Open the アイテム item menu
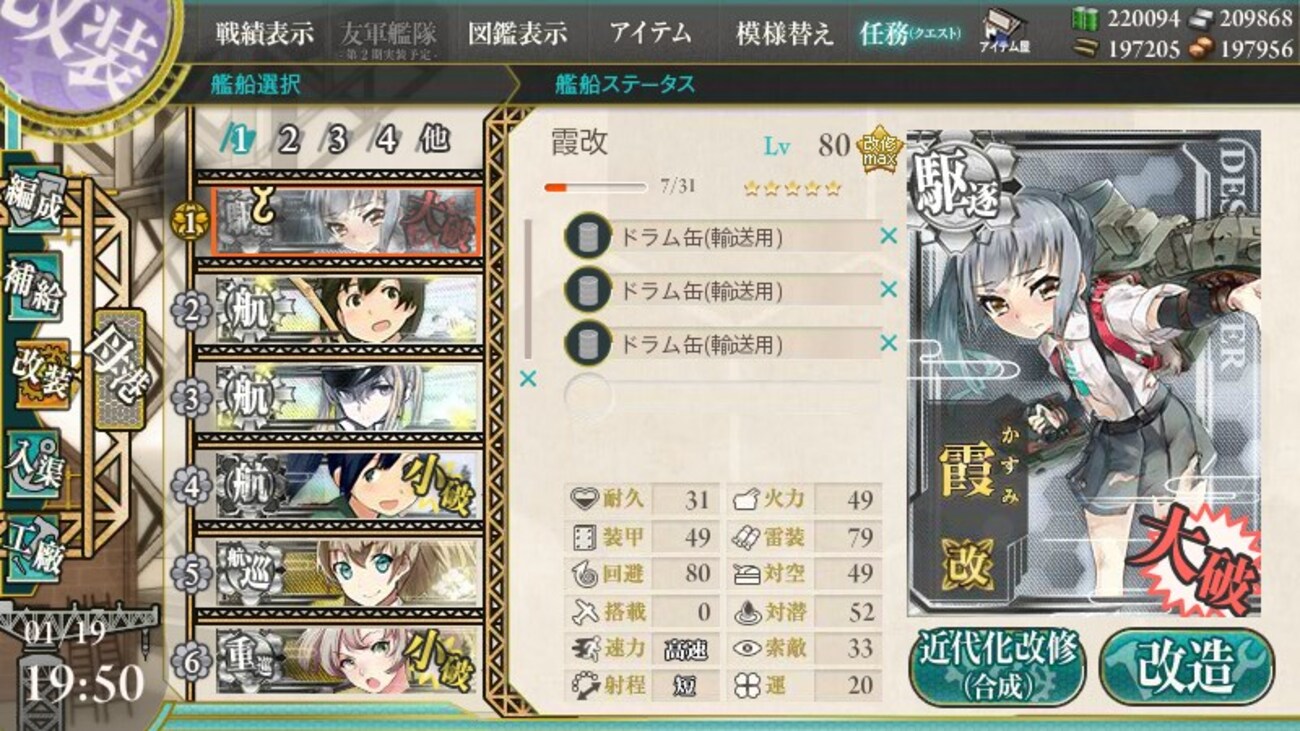The image size is (1300, 731). 650,32
